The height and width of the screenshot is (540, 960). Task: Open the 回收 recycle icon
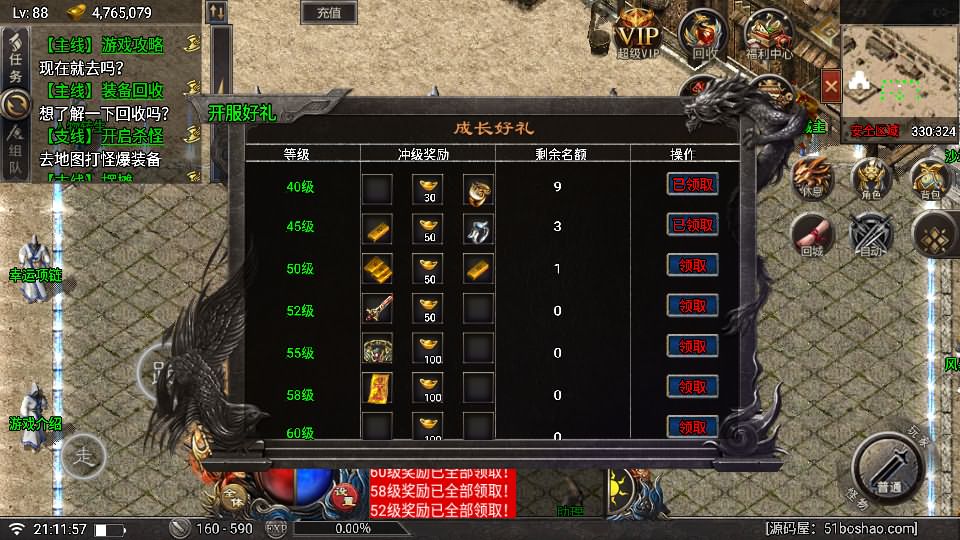pos(704,34)
